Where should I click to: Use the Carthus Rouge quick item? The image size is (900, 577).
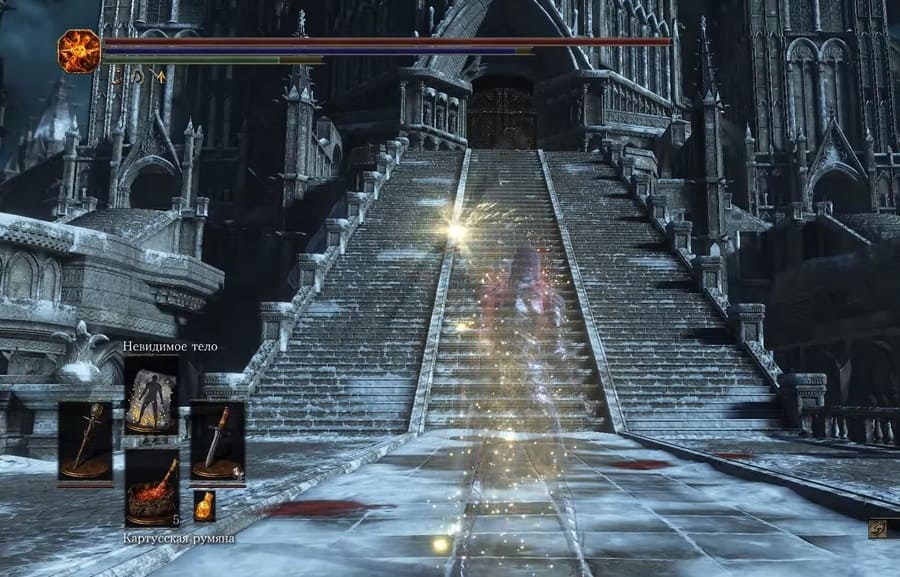(151, 487)
